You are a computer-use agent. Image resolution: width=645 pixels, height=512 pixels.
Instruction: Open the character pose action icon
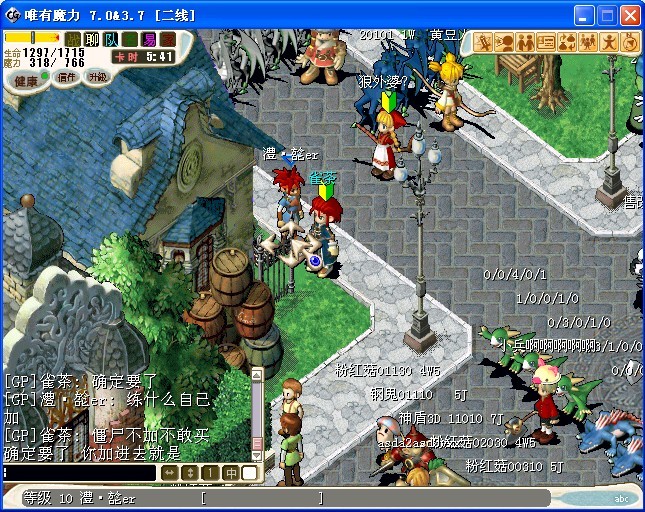click(x=609, y=42)
